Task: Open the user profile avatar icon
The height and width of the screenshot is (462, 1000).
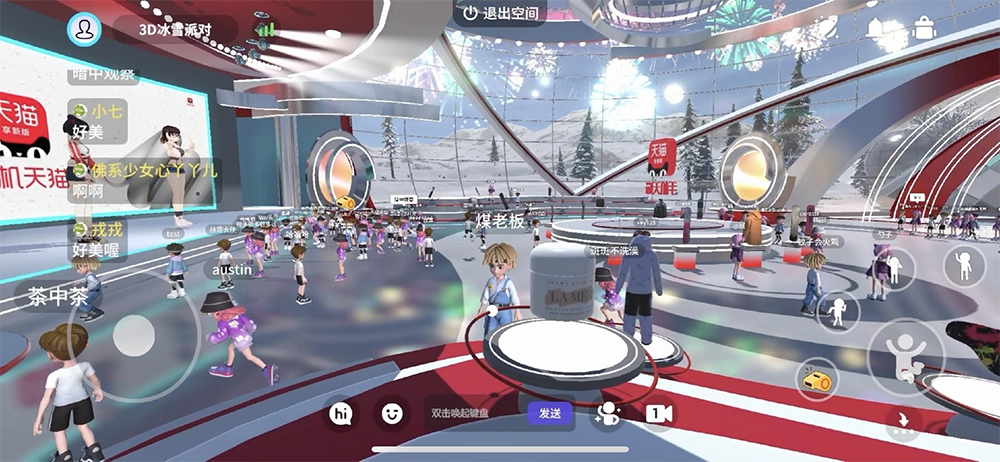Action: (85, 28)
